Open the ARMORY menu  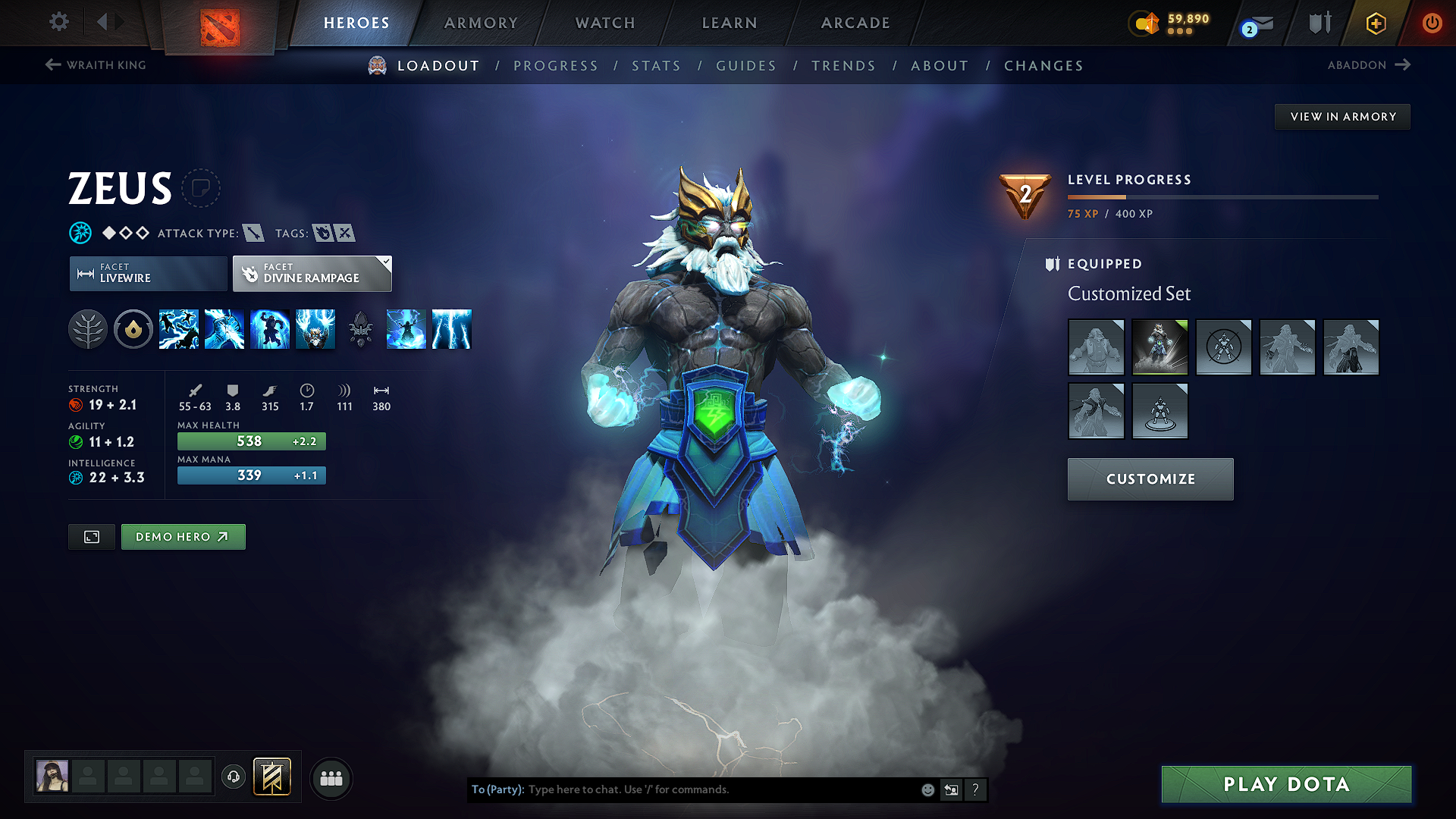pyautogui.click(x=480, y=23)
